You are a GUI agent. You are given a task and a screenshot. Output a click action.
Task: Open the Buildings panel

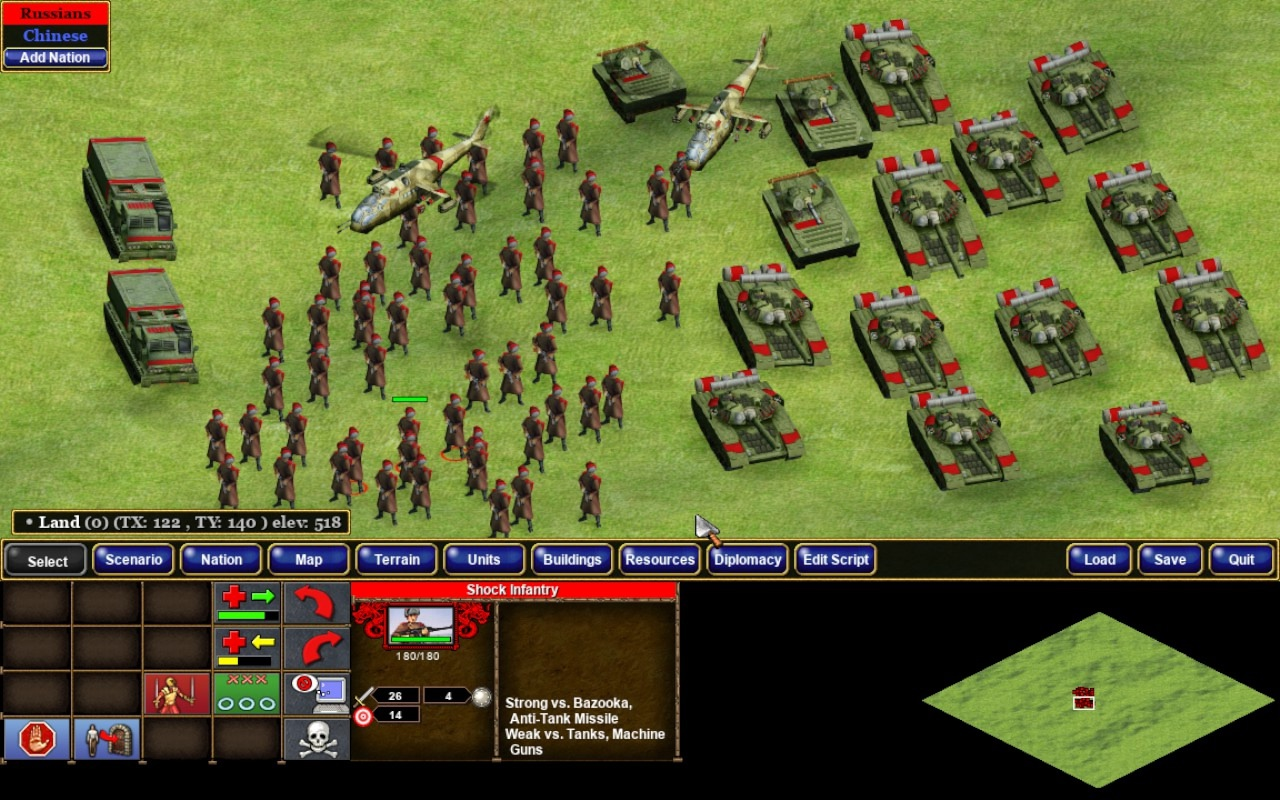point(572,560)
